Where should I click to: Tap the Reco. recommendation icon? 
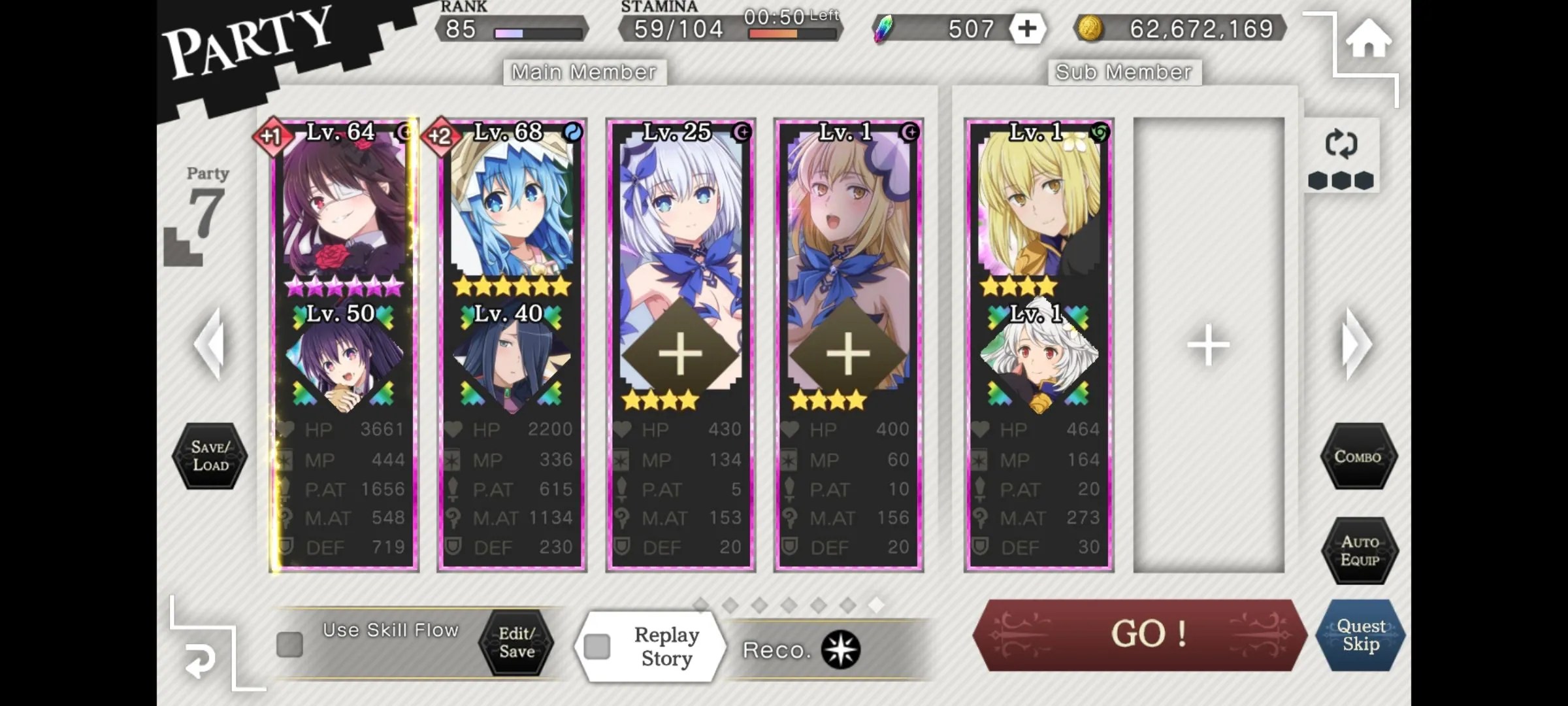(840, 650)
